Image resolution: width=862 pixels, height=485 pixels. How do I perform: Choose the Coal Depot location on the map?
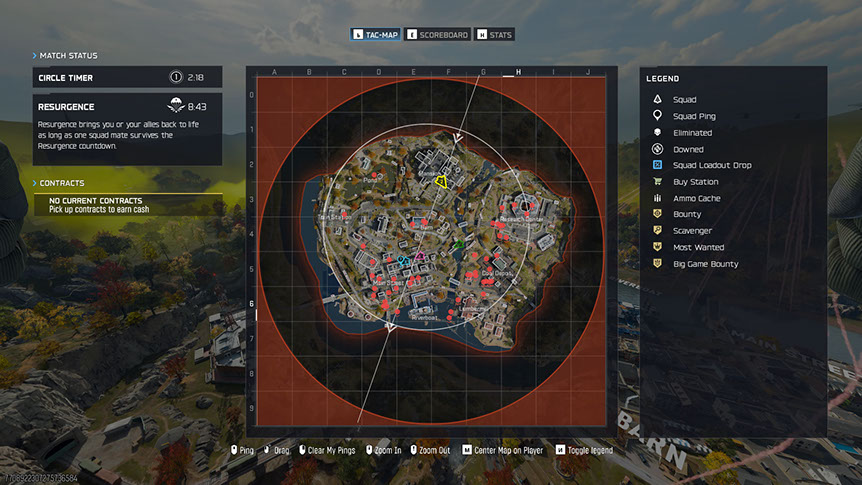coord(496,272)
